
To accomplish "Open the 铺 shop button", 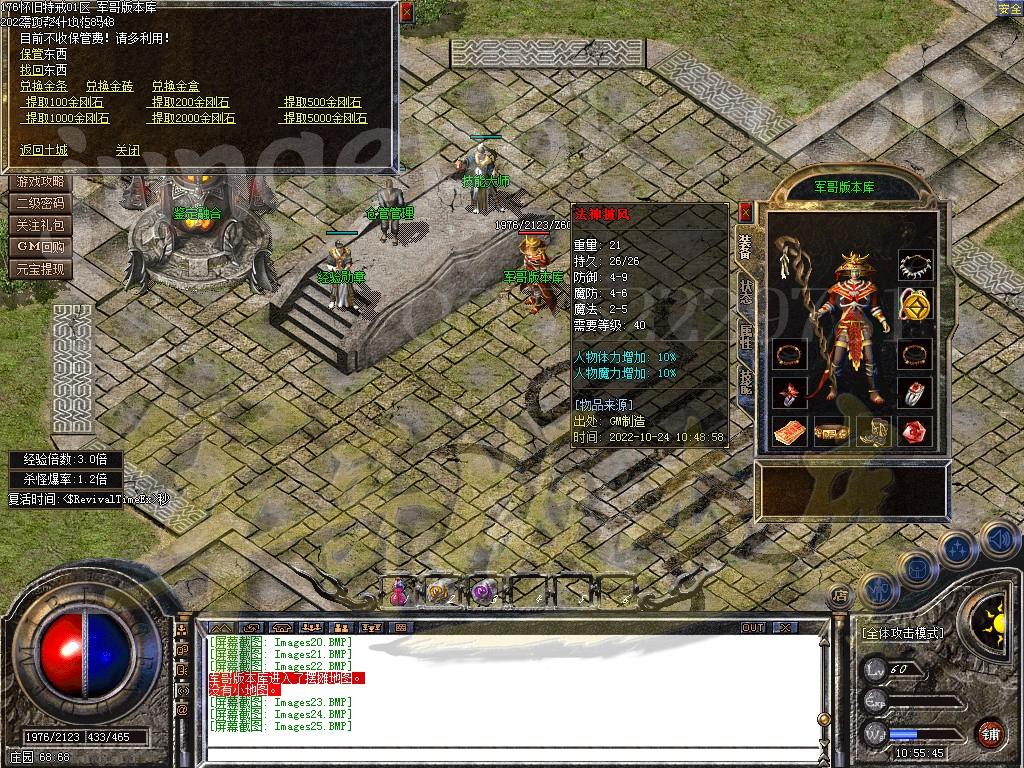I will pos(990,733).
